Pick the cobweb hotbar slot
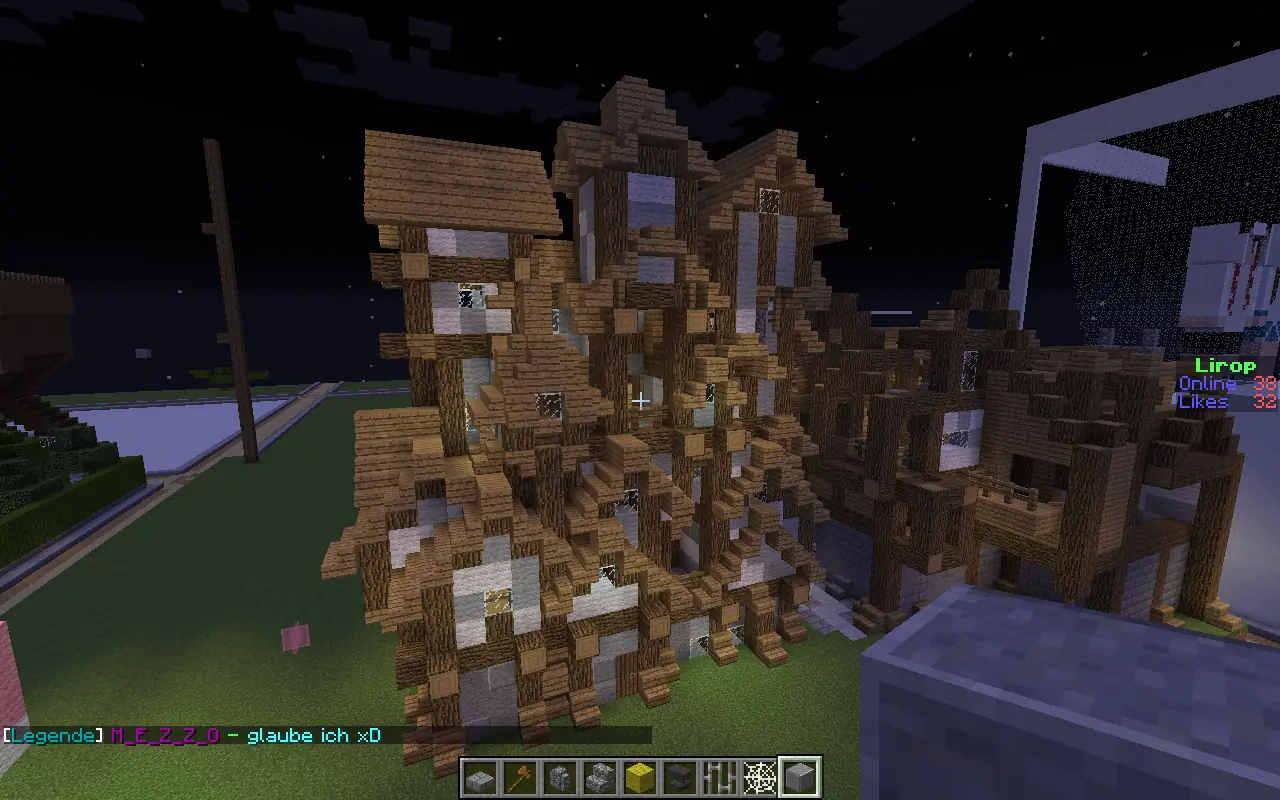1280x800 pixels. [x=760, y=777]
